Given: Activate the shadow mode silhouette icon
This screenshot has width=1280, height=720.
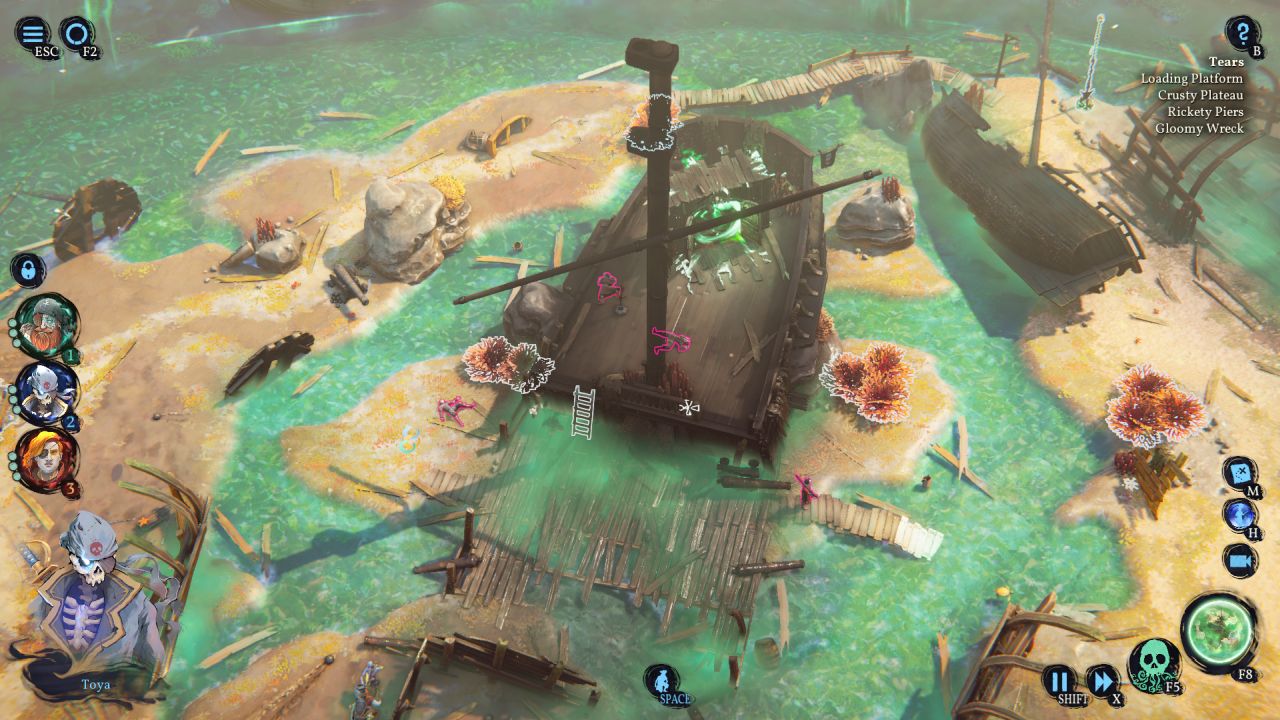Looking at the screenshot, I should click(661, 681).
